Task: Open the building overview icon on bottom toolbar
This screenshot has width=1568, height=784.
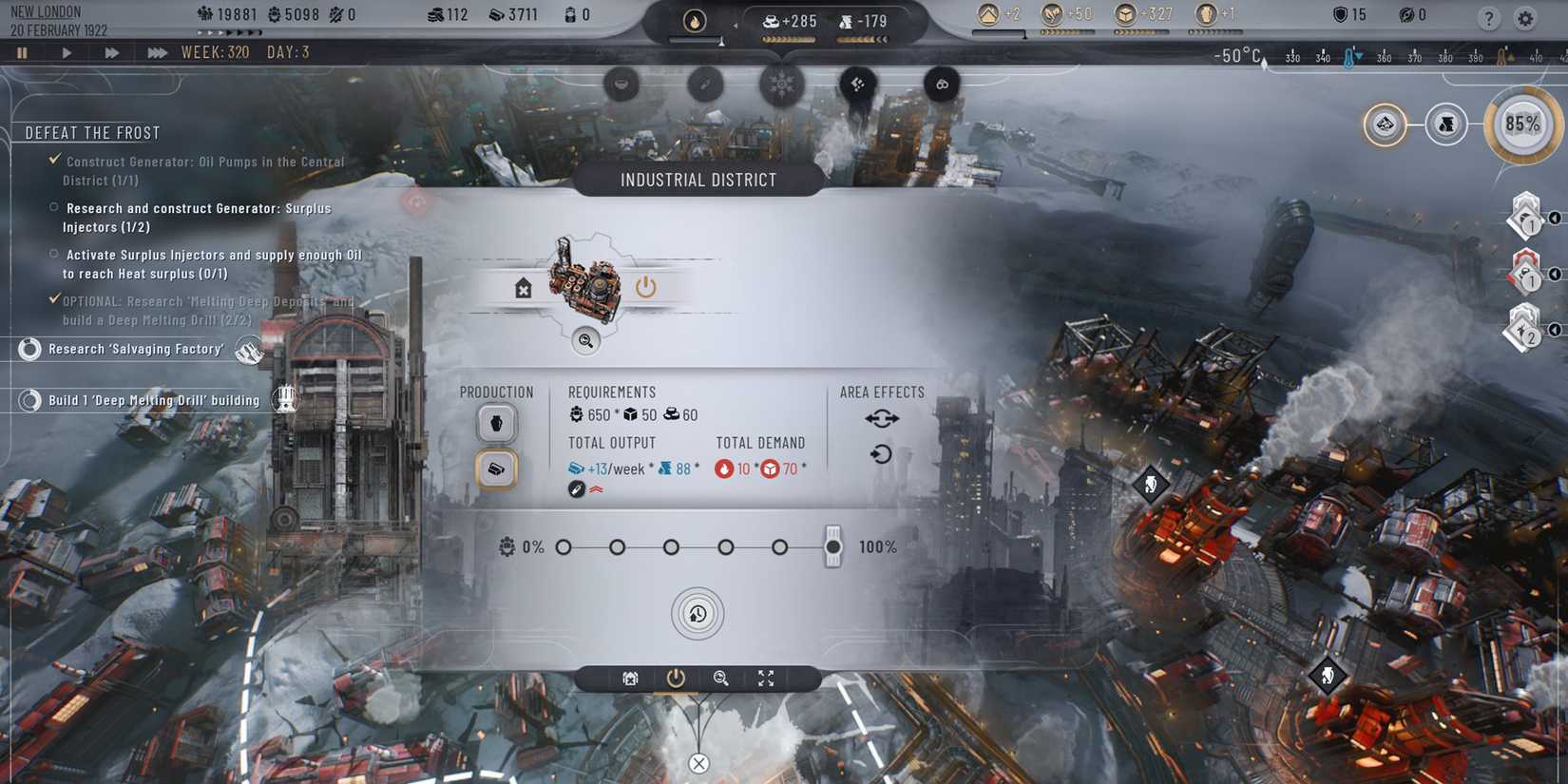Action: click(628, 679)
